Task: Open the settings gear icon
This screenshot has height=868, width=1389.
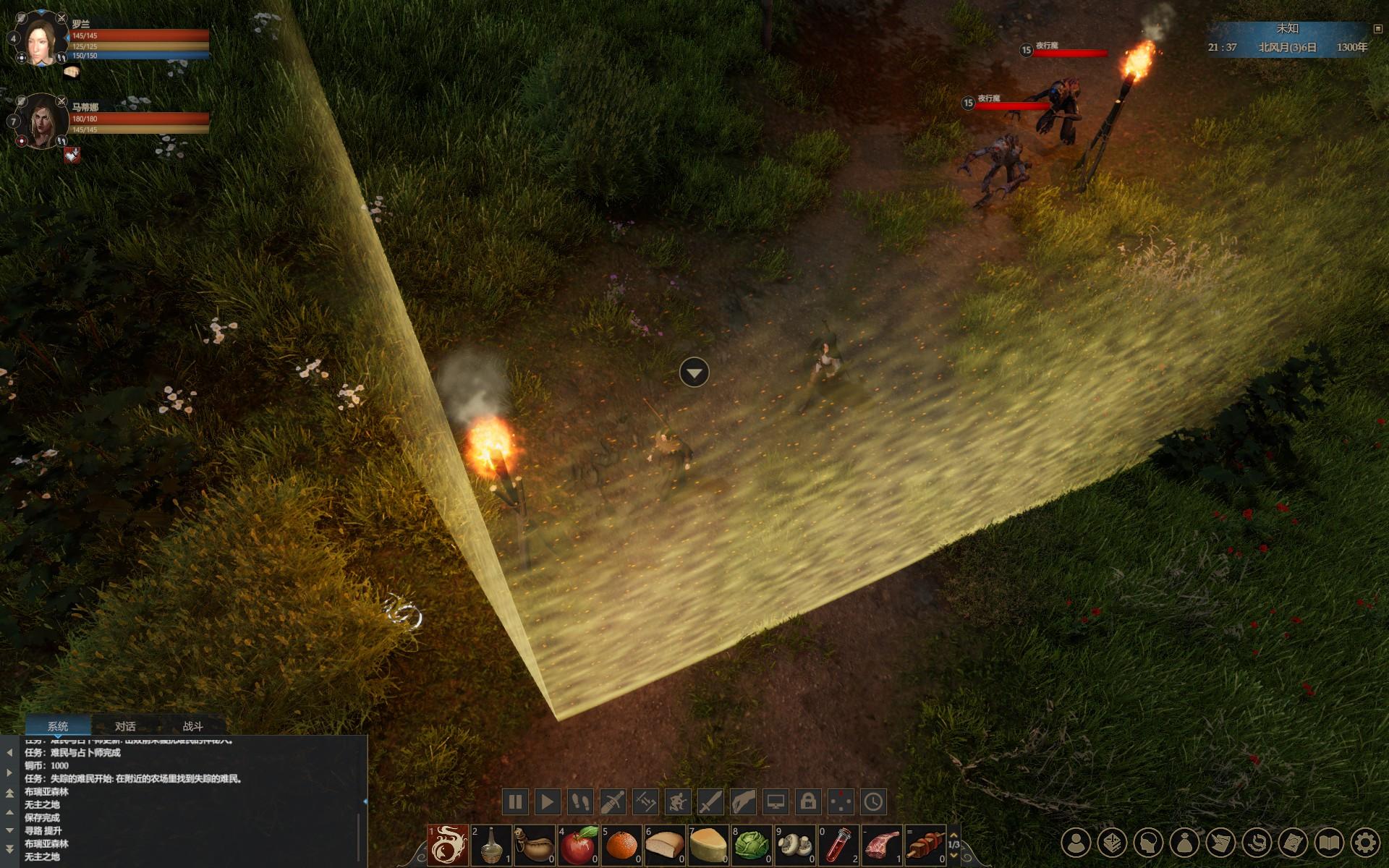Action: 1364,843
